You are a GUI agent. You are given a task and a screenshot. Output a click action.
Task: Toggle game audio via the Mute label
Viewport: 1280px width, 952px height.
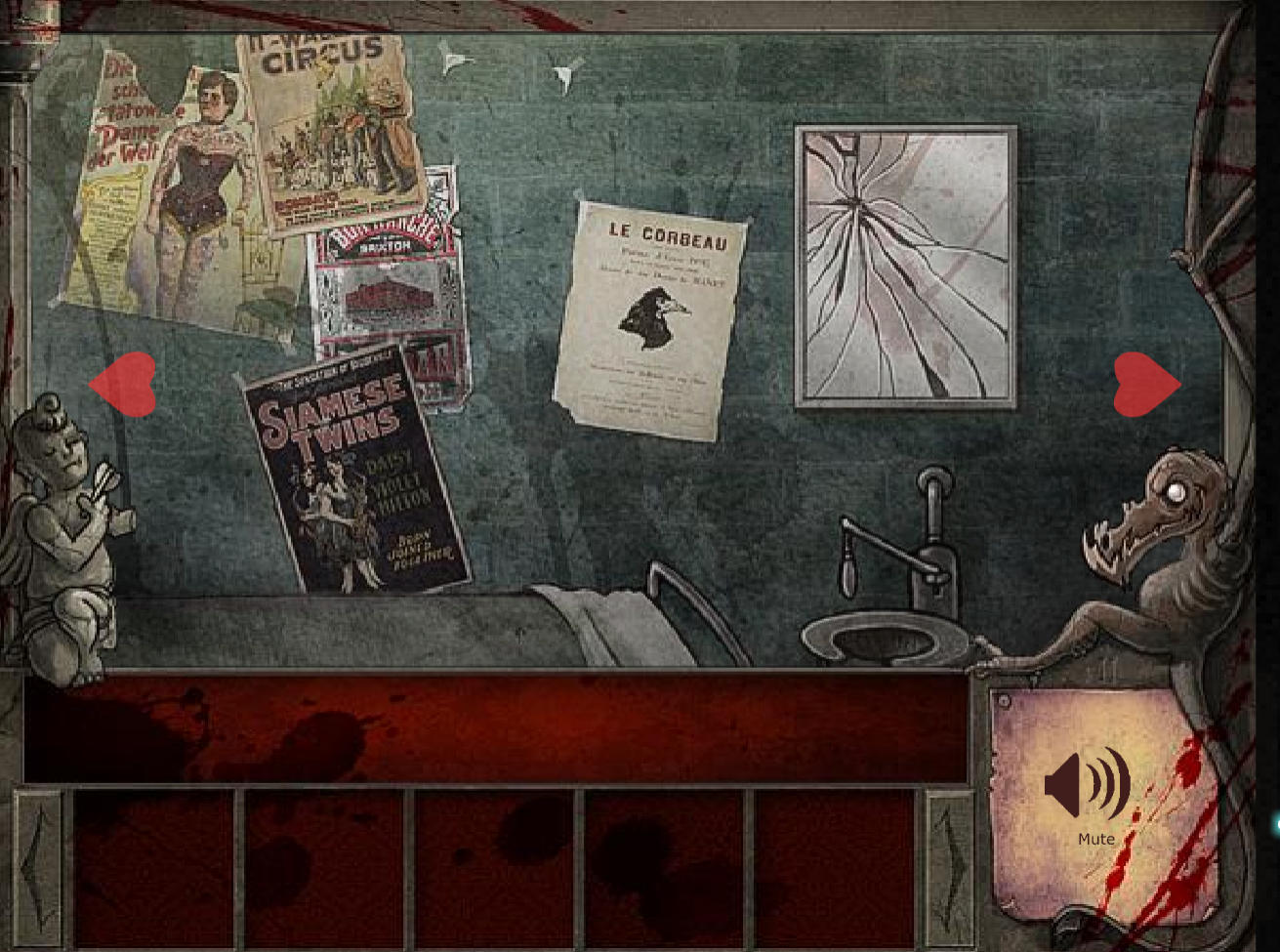pyautogui.click(x=1095, y=838)
